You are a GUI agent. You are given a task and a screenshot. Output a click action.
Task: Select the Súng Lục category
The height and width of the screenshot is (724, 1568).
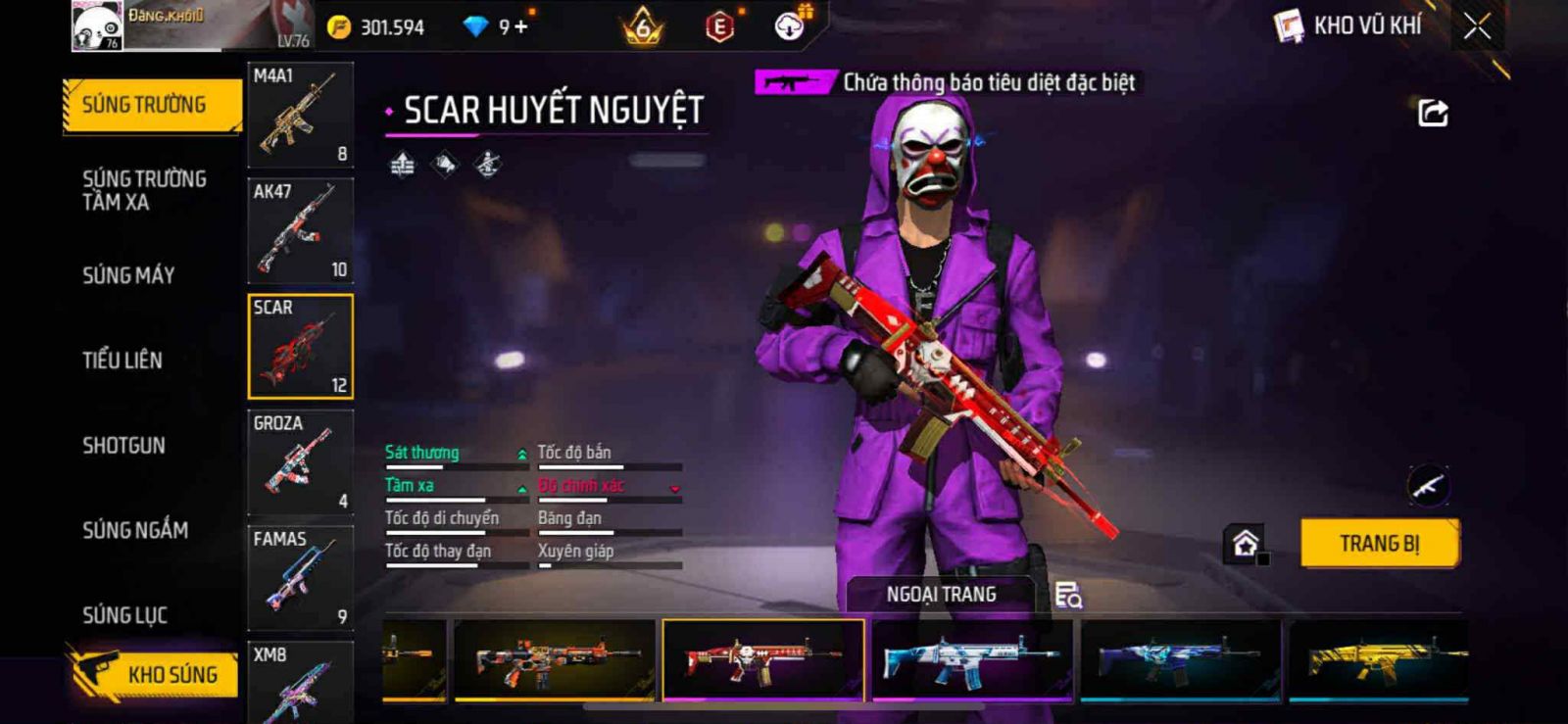click(124, 615)
